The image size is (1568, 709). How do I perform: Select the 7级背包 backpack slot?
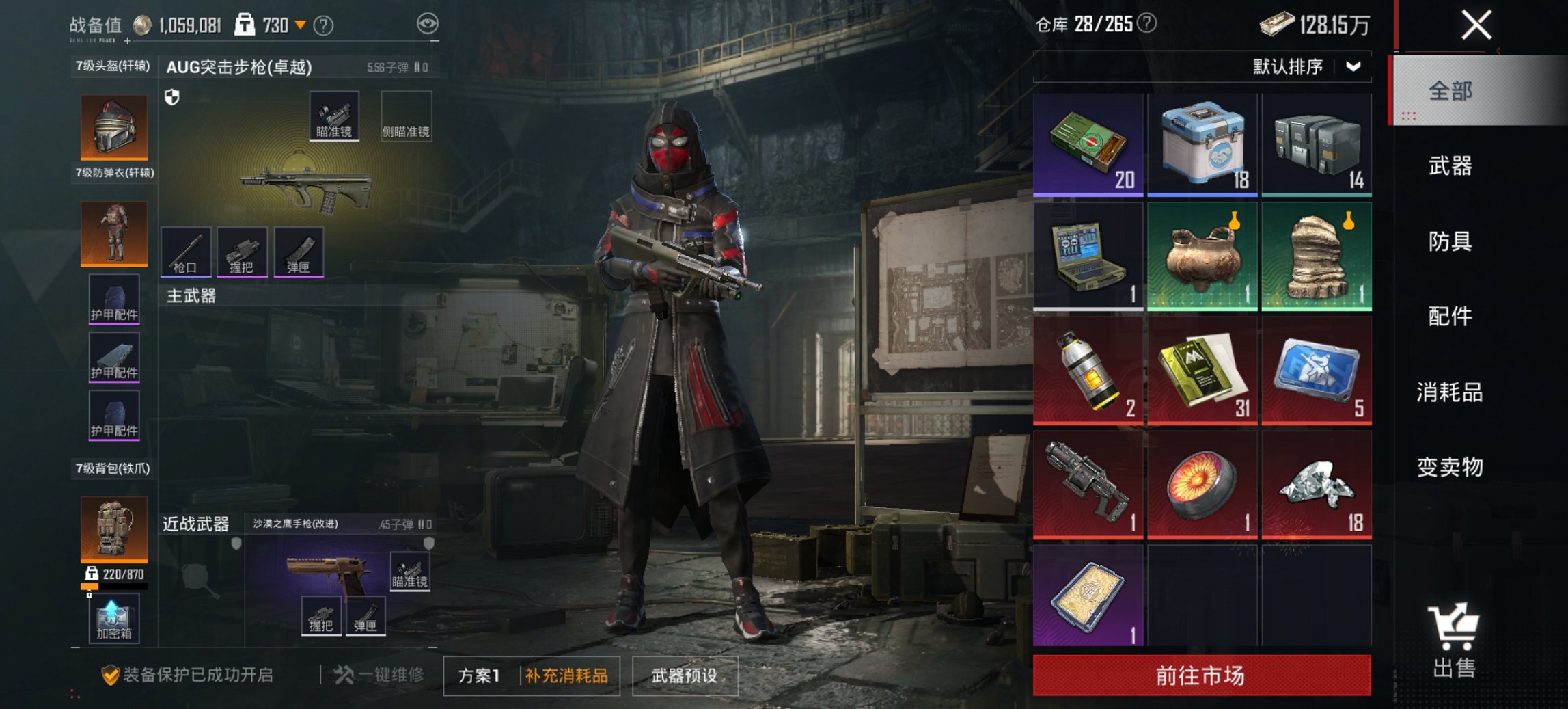(x=113, y=530)
